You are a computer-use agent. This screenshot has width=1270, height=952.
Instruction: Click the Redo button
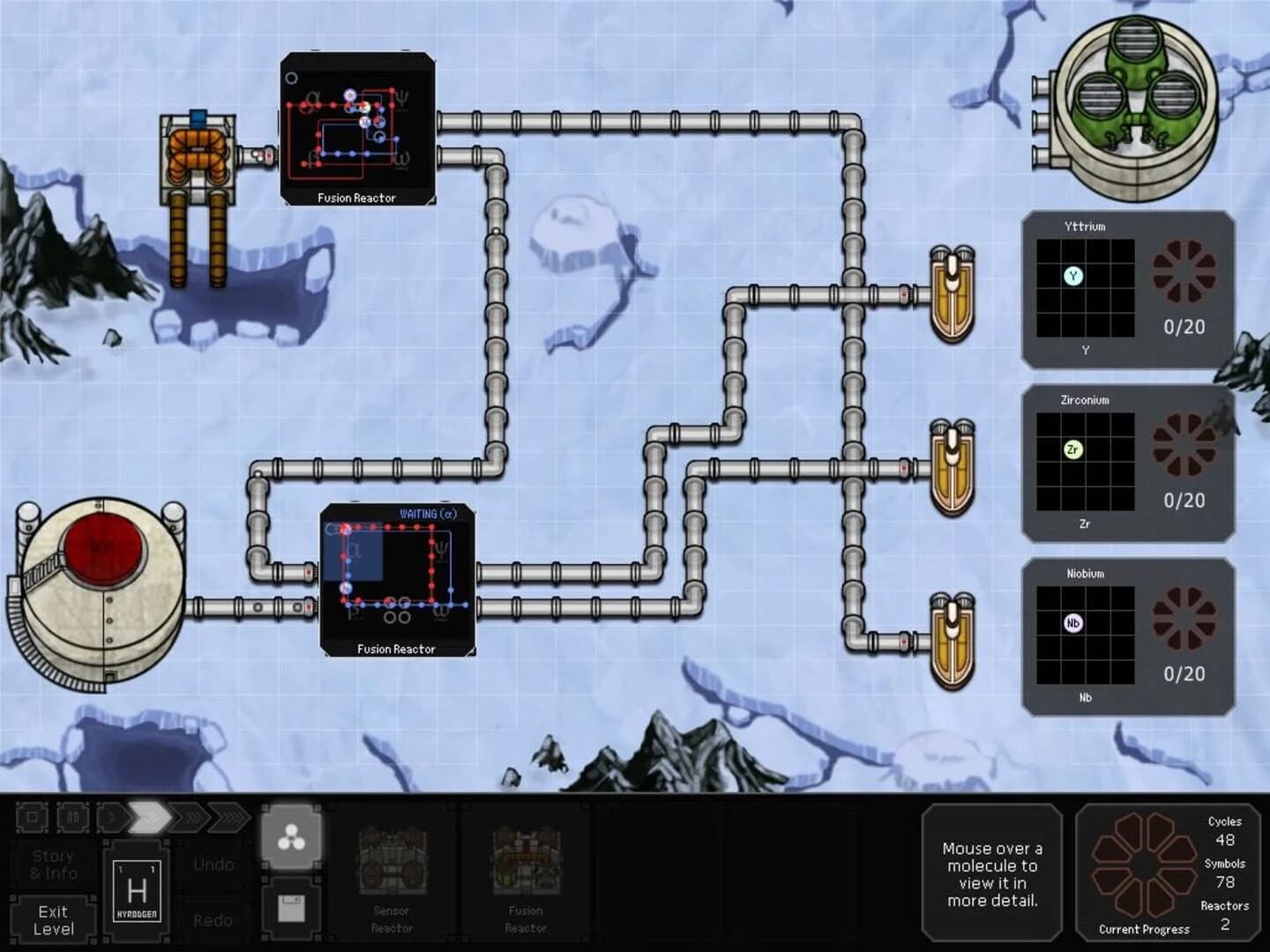click(x=213, y=919)
